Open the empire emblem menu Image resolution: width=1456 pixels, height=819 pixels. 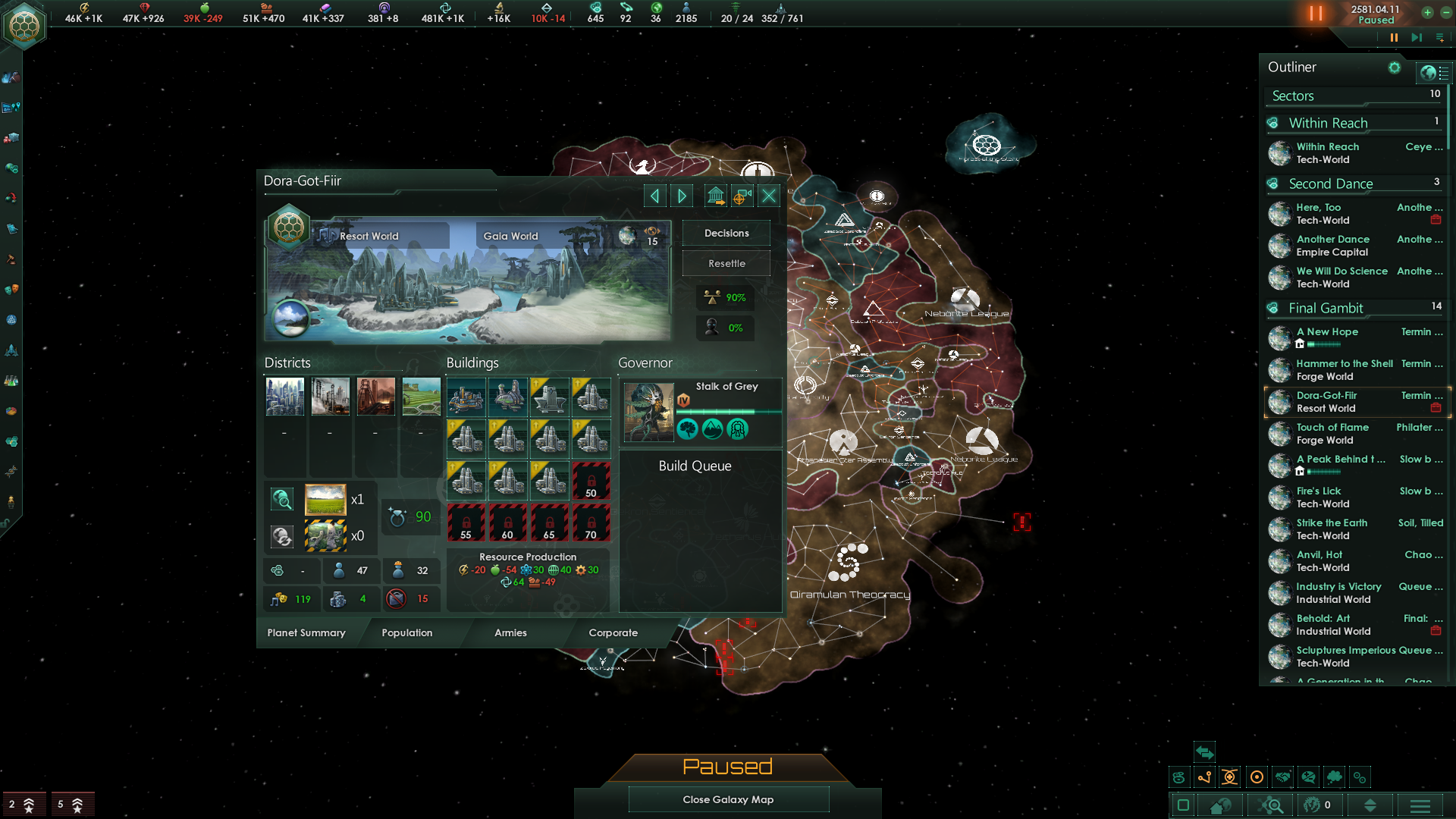24,26
